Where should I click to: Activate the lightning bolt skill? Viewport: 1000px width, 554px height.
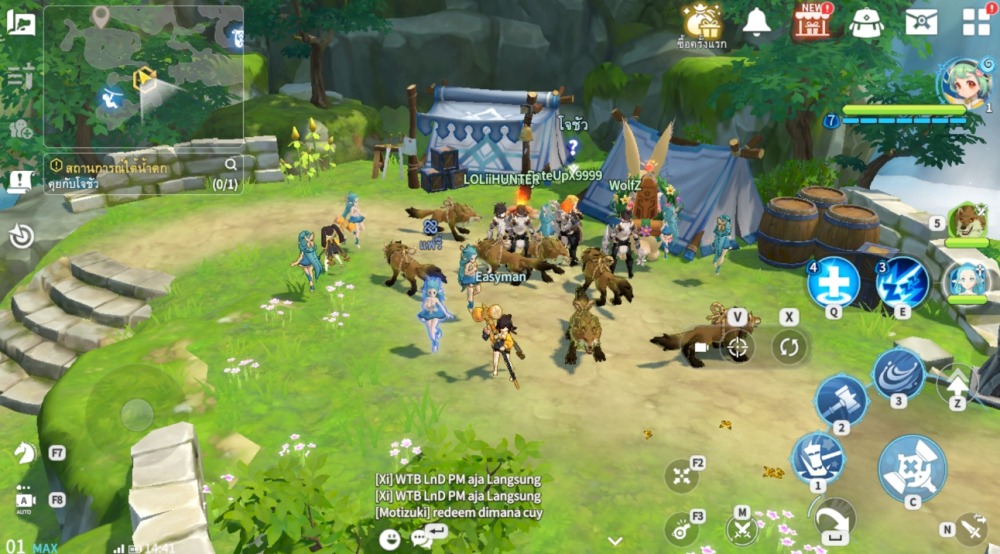click(x=903, y=281)
